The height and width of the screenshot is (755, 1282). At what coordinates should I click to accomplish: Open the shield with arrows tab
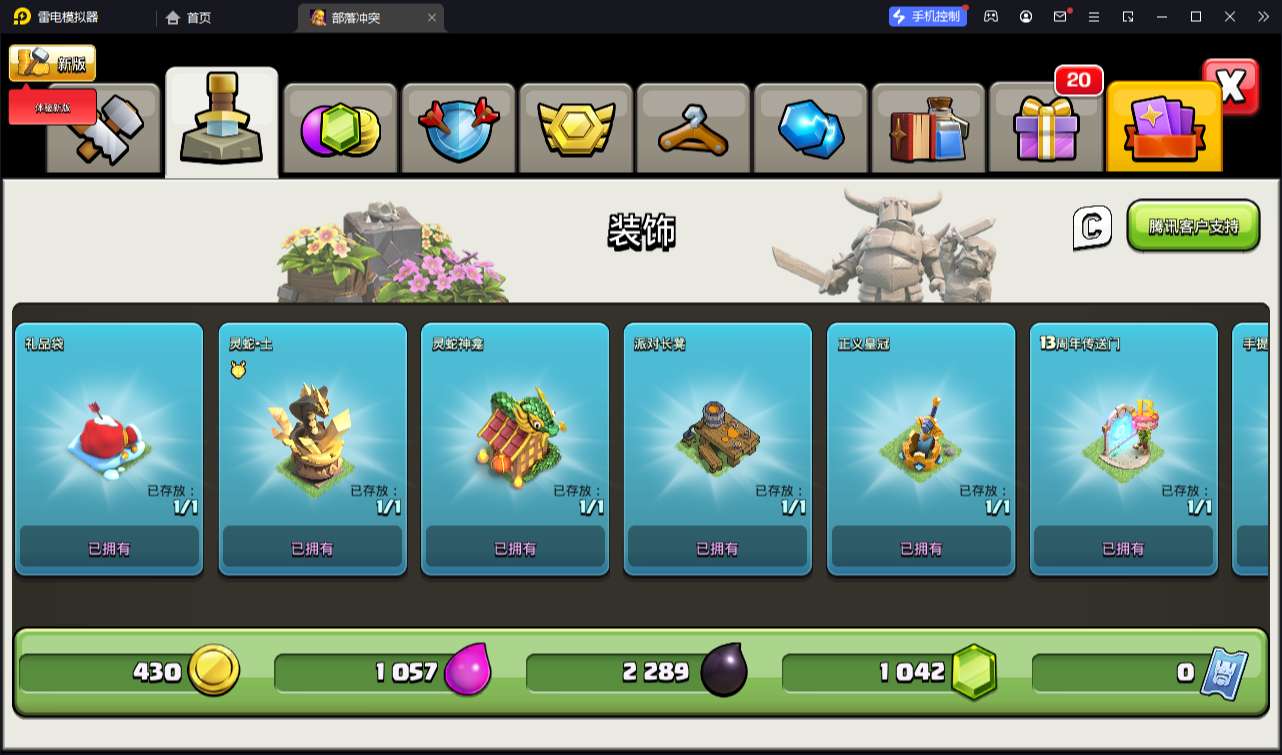click(x=457, y=130)
